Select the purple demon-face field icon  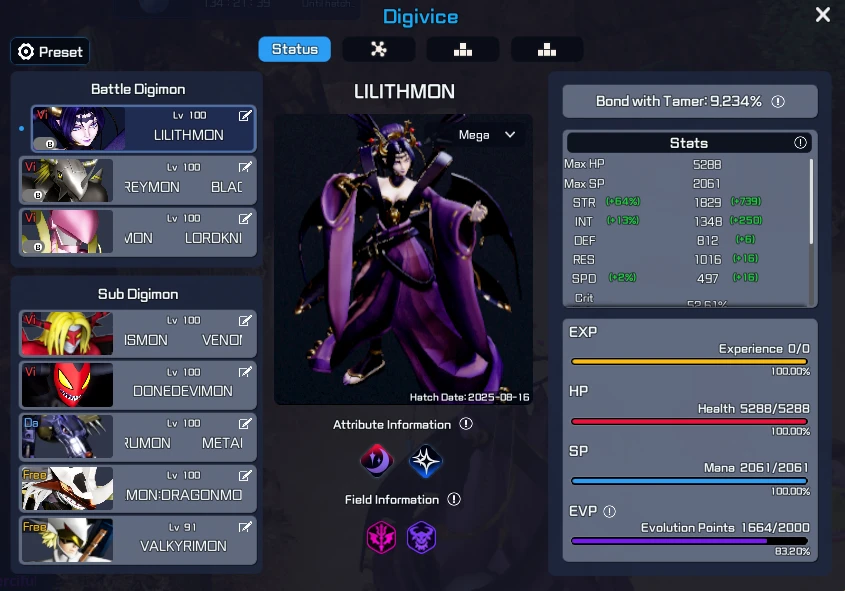tap(421, 537)
